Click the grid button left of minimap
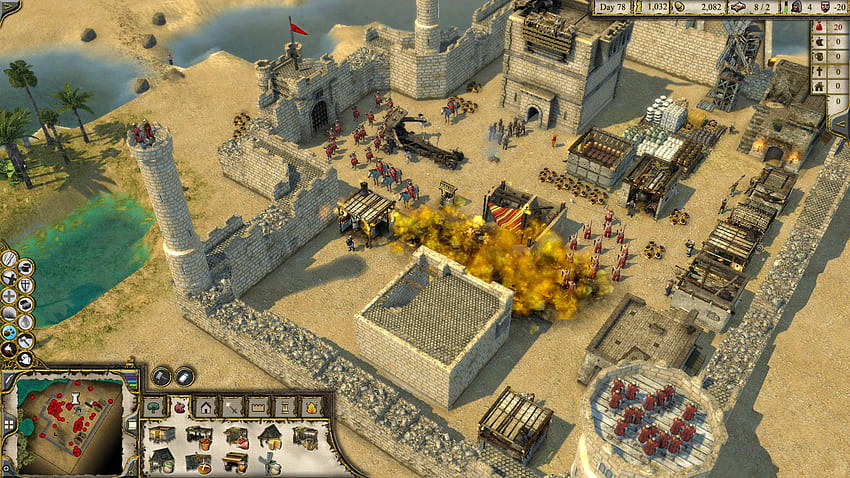Viewport: 850px width, 478px height. pyautogui.click(x=7, y=425)
